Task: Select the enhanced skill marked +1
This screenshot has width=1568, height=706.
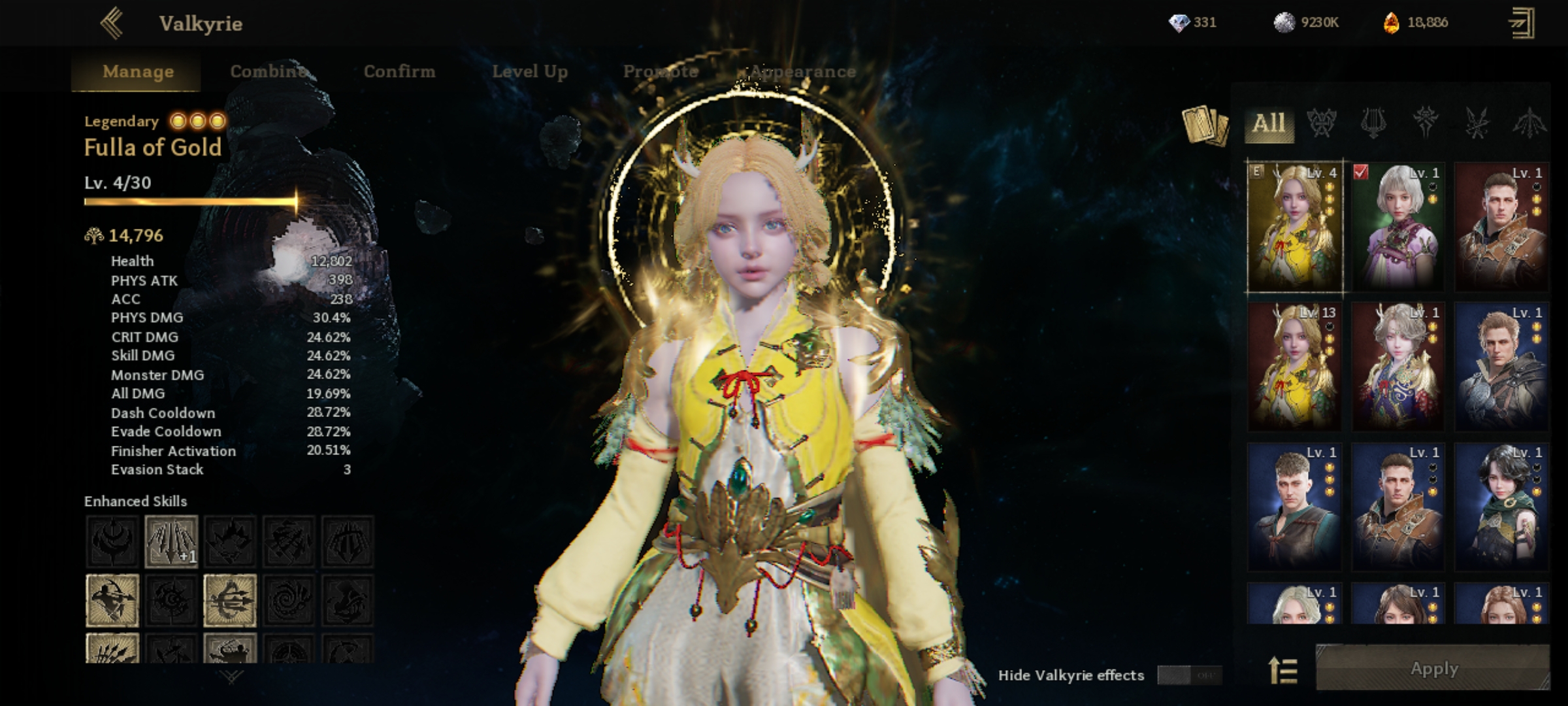Action: point(171,541)
